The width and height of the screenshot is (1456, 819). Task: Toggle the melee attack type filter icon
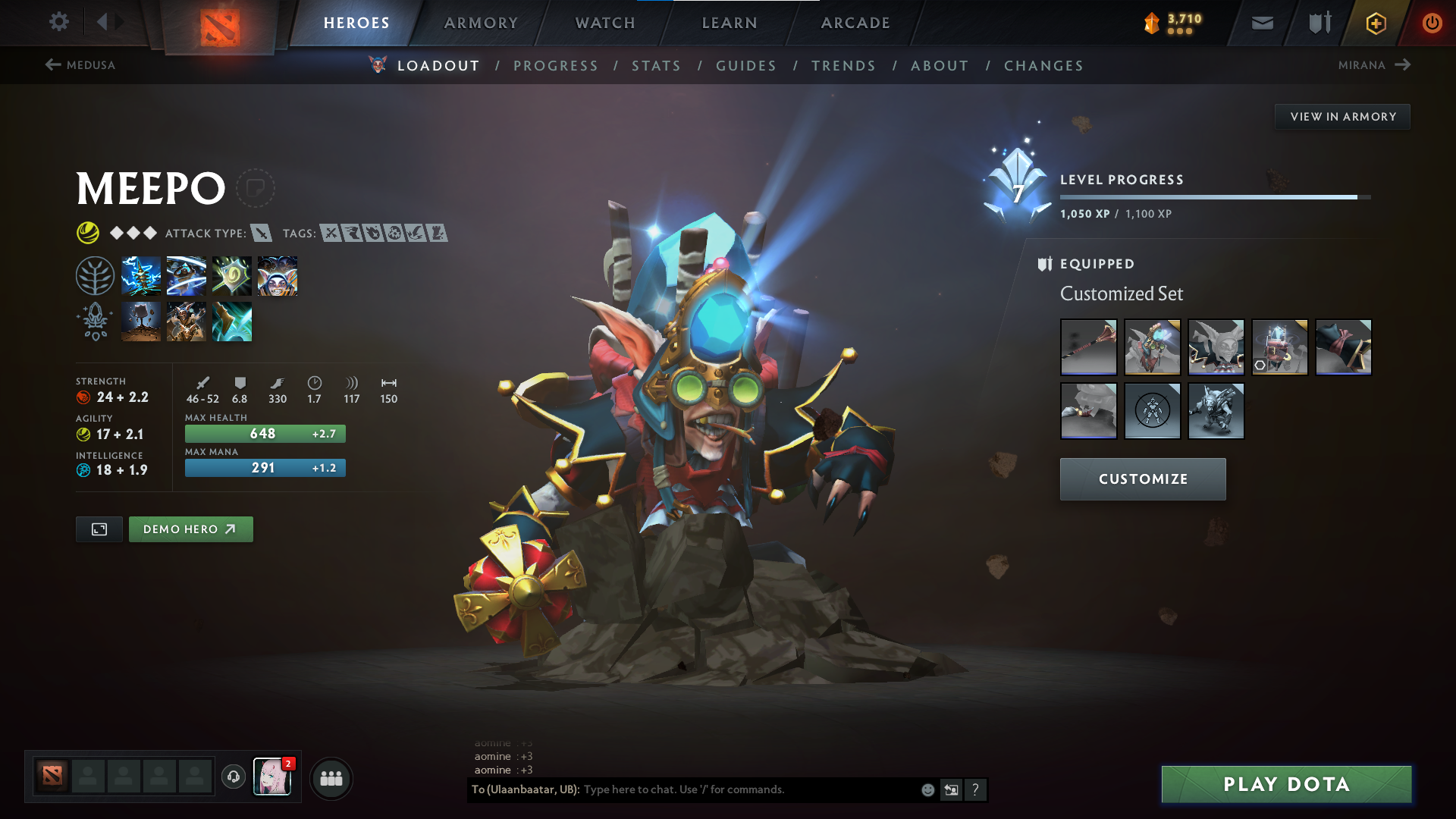pos(262,234)
